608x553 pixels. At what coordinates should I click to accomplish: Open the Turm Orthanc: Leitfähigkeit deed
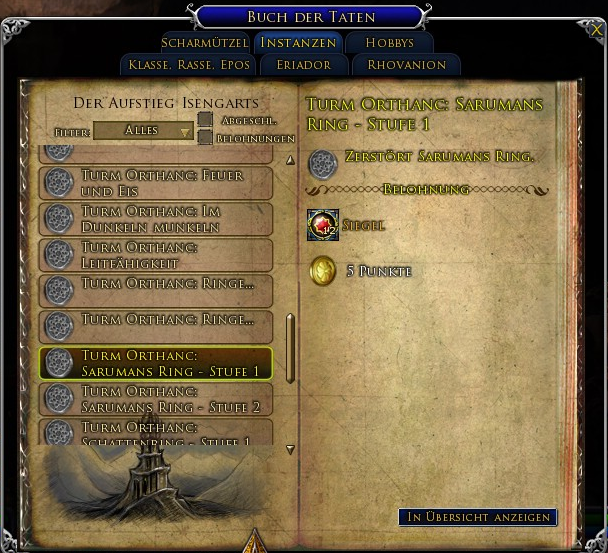(x=156, y=254)
